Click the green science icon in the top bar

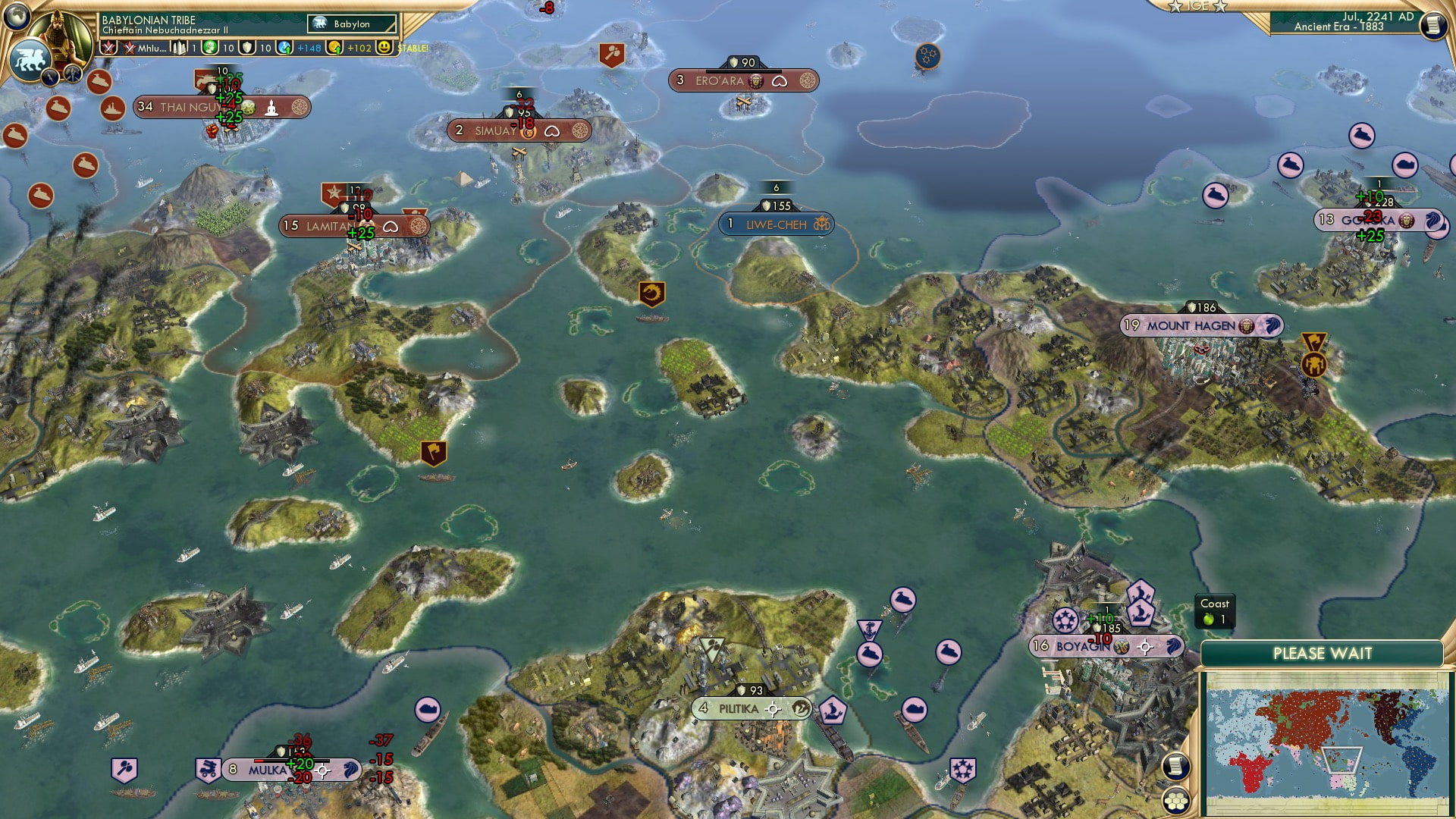pos(209,47)
